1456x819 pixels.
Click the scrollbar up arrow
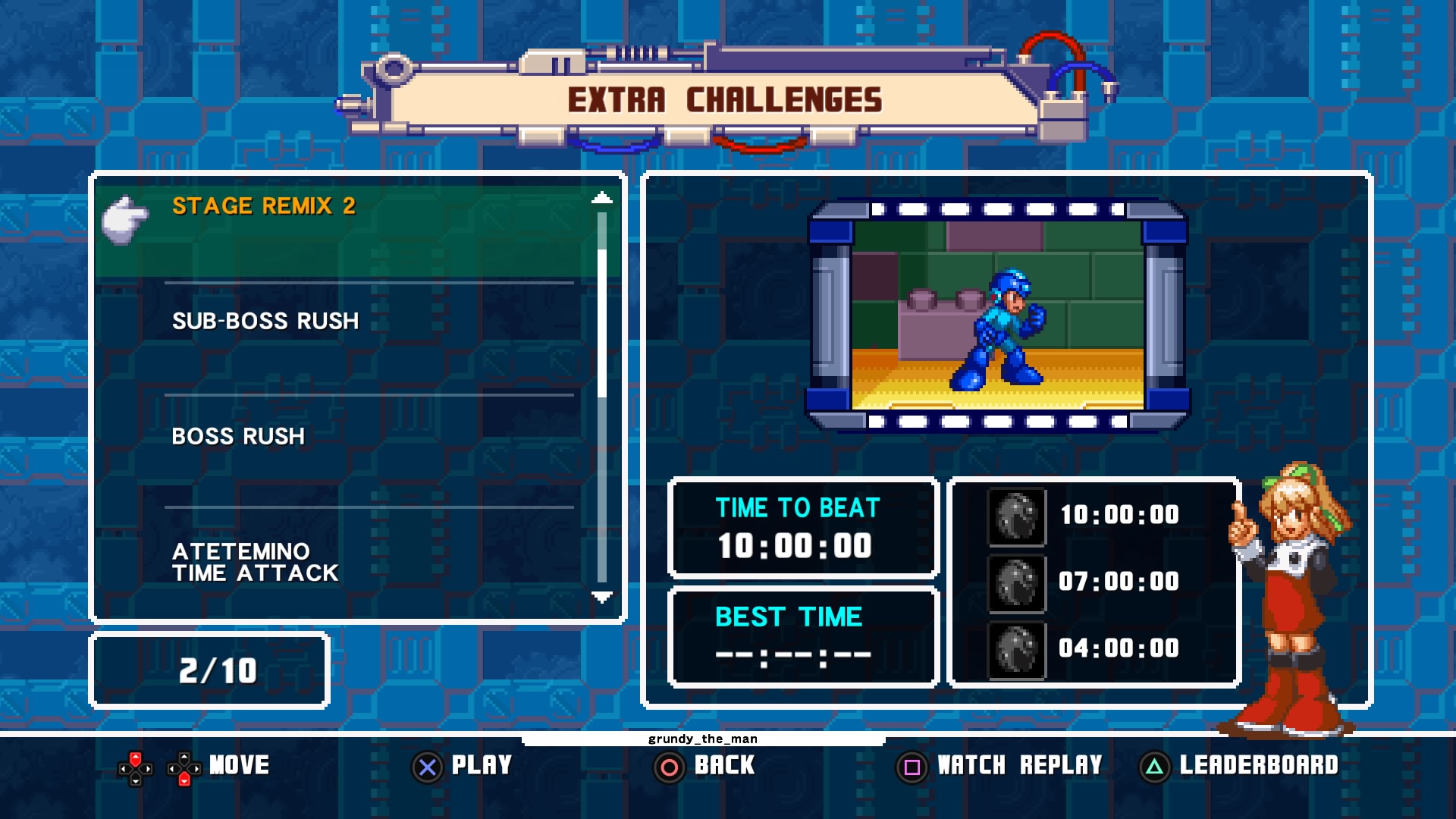click(x=601, y=199)
